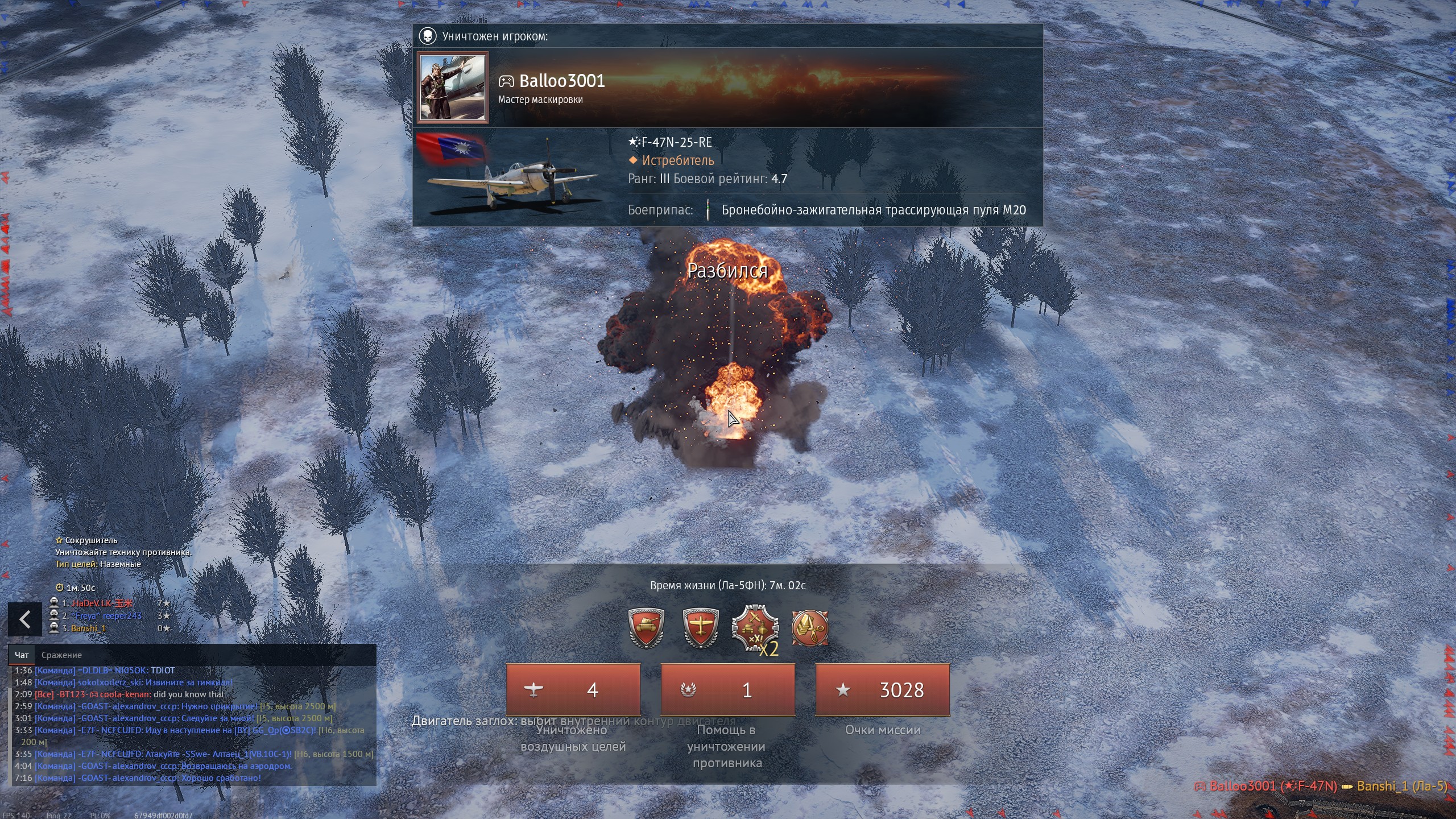This screenshot has height=819, width=1456.
Task: Click the player name Balloo3001 in killer card
Action: click(x=561, y=81)
